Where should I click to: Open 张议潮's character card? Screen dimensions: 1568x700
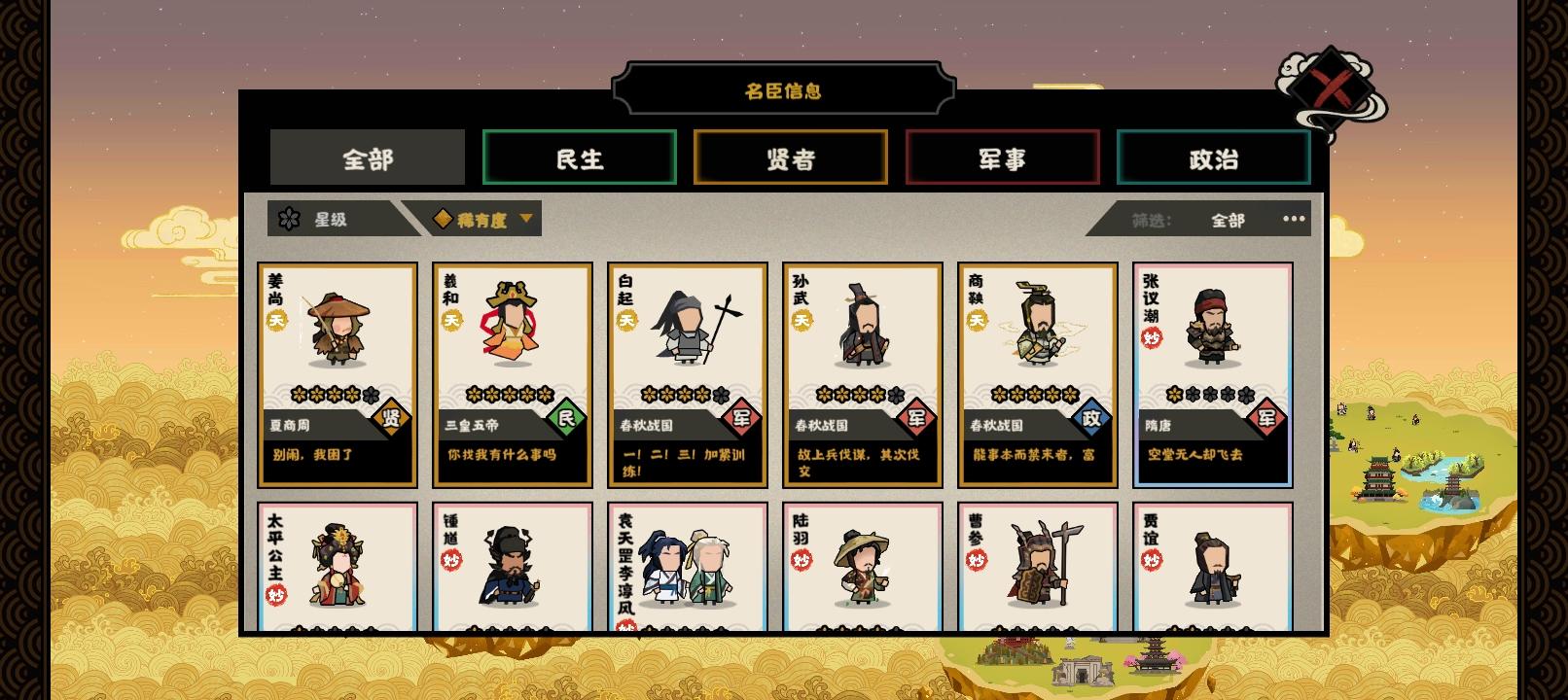click(x=1210, y=374)
